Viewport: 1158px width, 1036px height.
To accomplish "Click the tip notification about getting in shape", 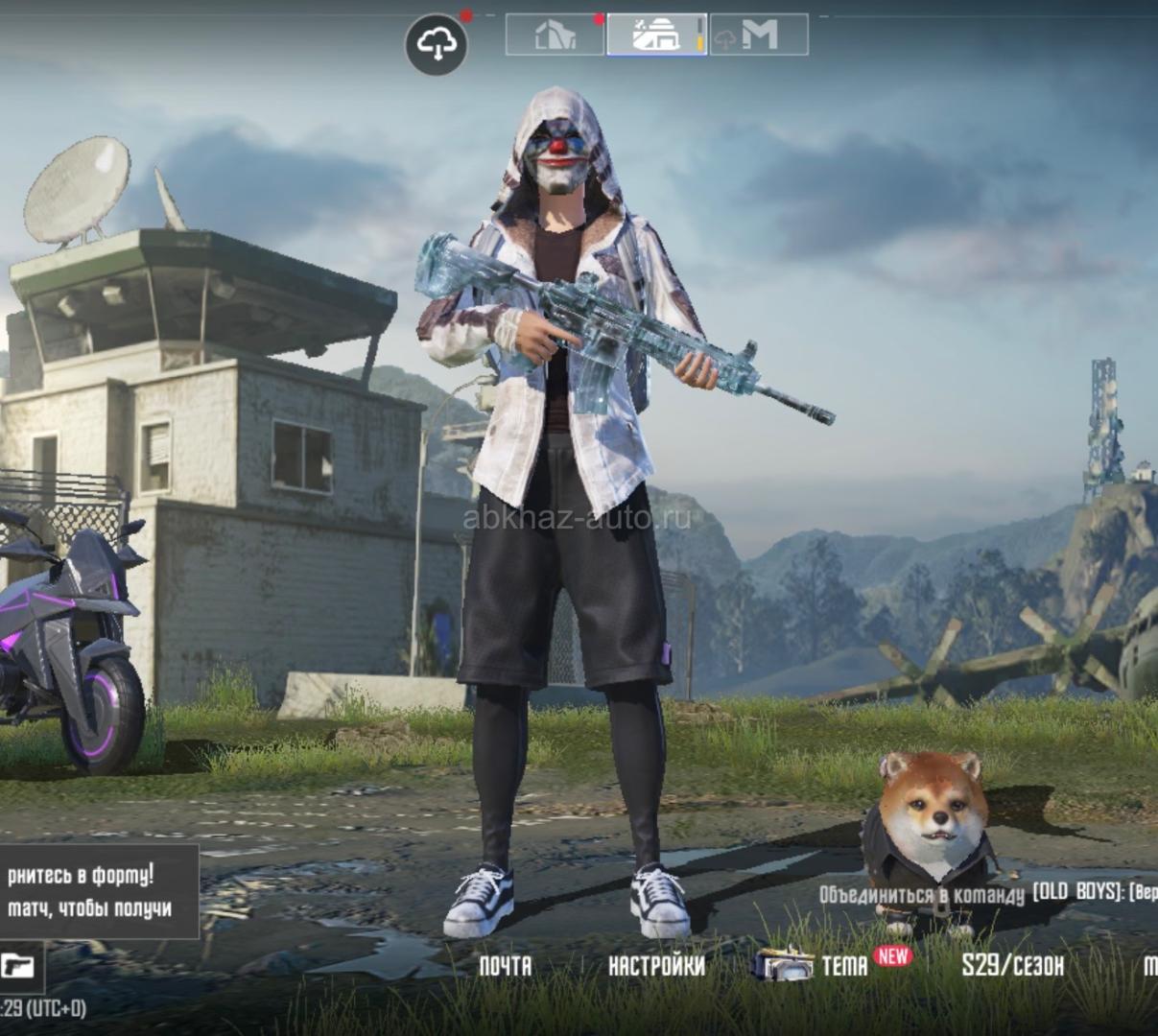I will tap(94, 891).
